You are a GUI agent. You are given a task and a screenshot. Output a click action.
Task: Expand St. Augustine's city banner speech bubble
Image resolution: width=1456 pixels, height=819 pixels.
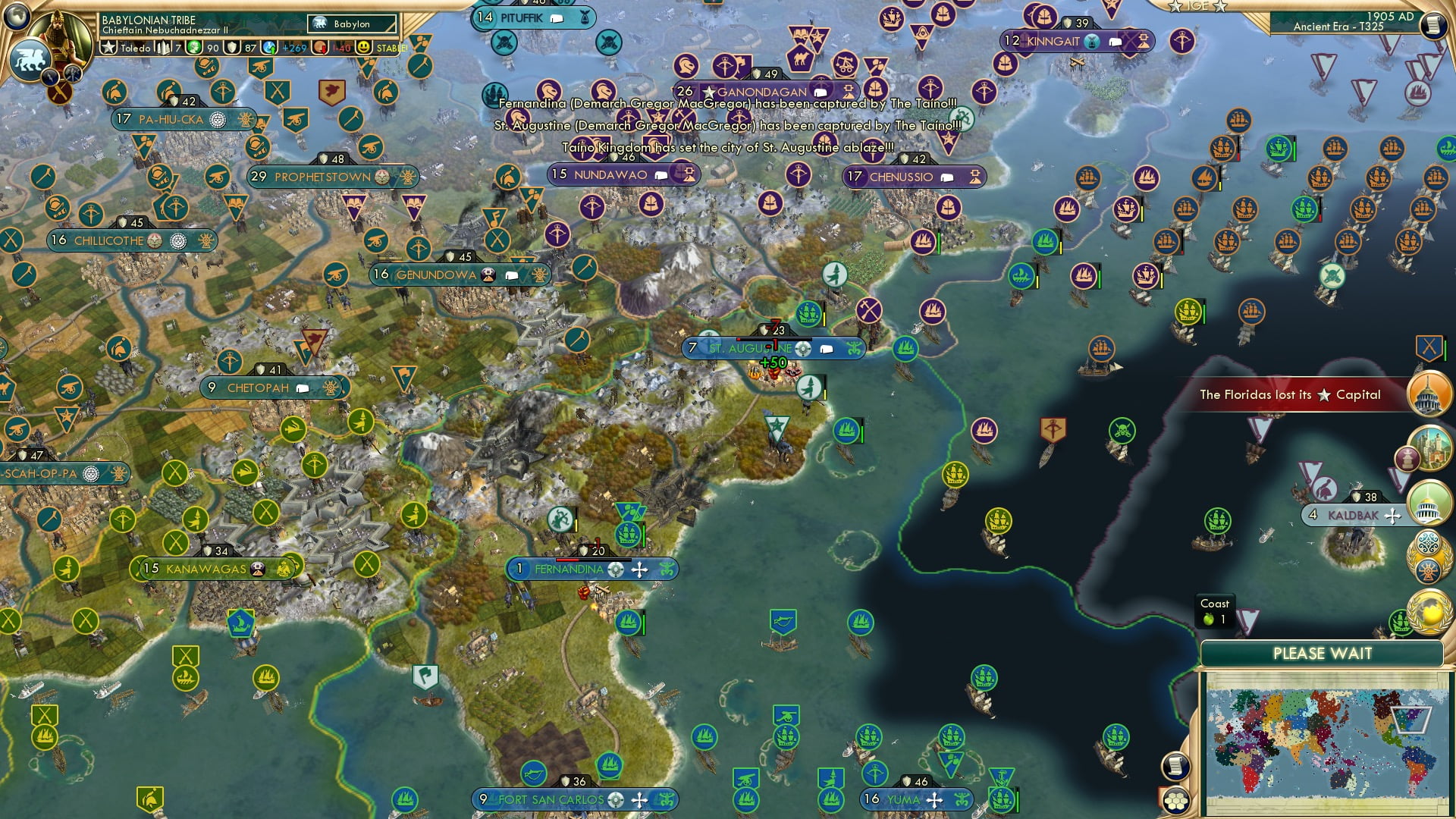click(x=825, y=350)
